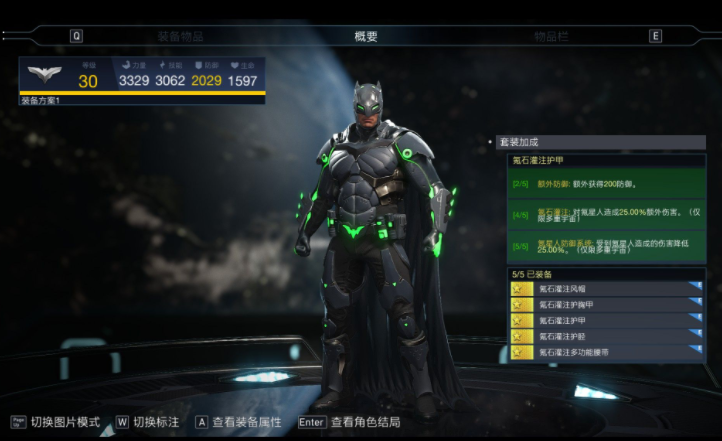Toggle 切换图片模式 picture mode

64,422
